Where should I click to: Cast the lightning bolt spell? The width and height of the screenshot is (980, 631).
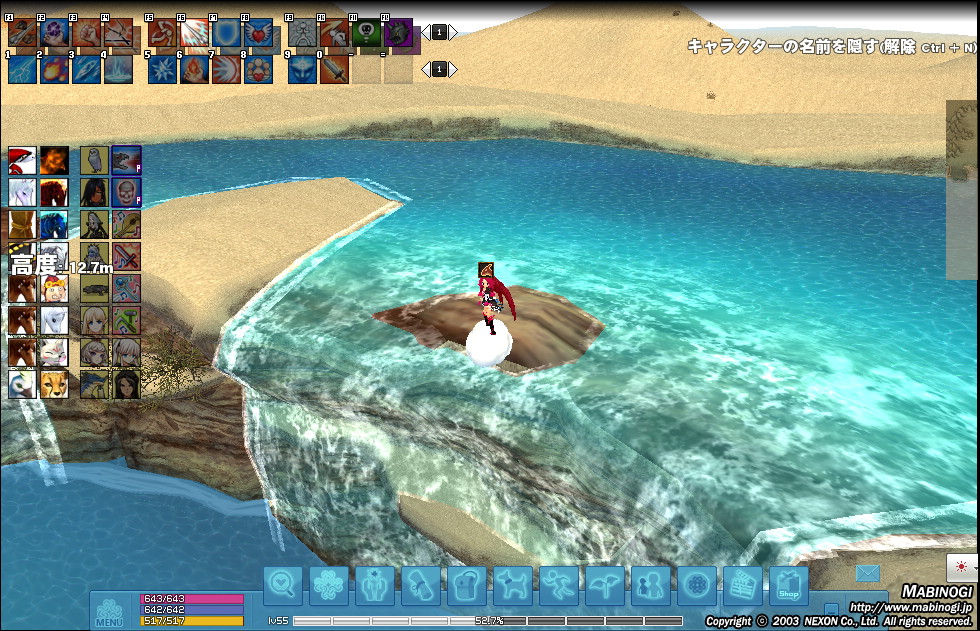click(23, 69)
